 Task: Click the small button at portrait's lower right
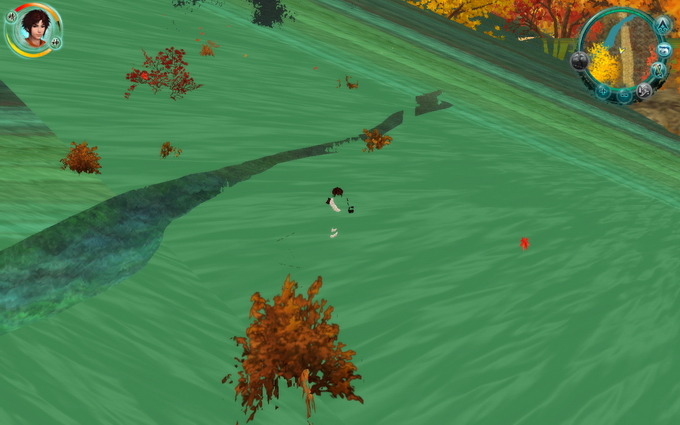click(56, 43)
